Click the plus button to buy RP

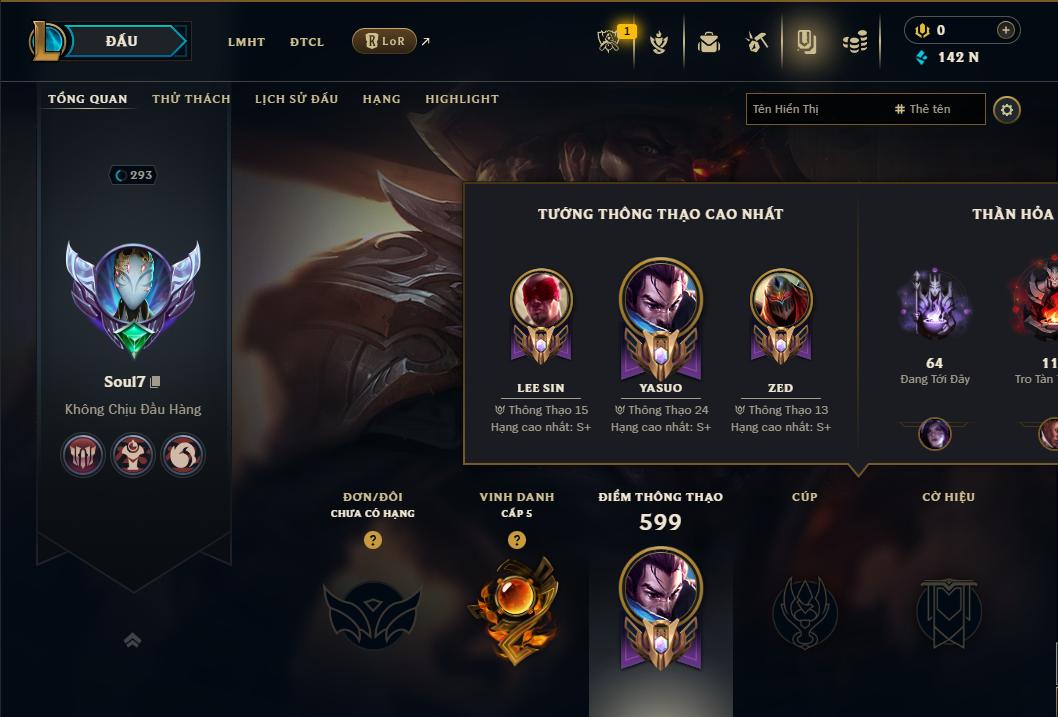coord(1005,30)
